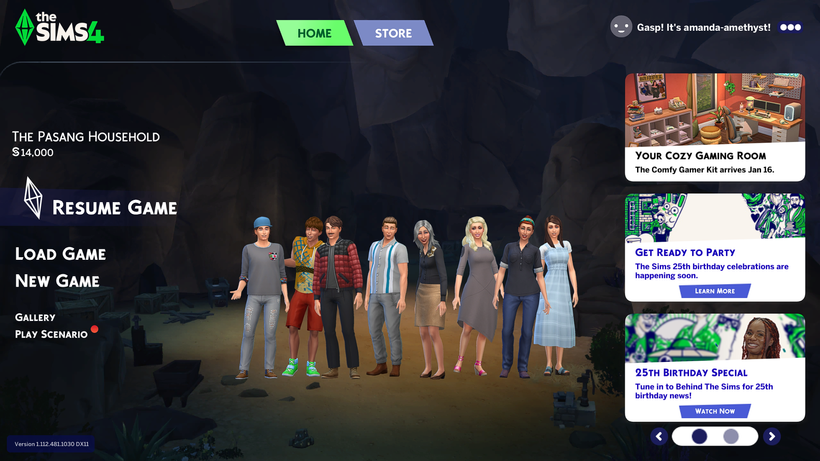Click The Sims 4 logo
Viewport: 820px width, 461px height.
[x=60, y=26]
